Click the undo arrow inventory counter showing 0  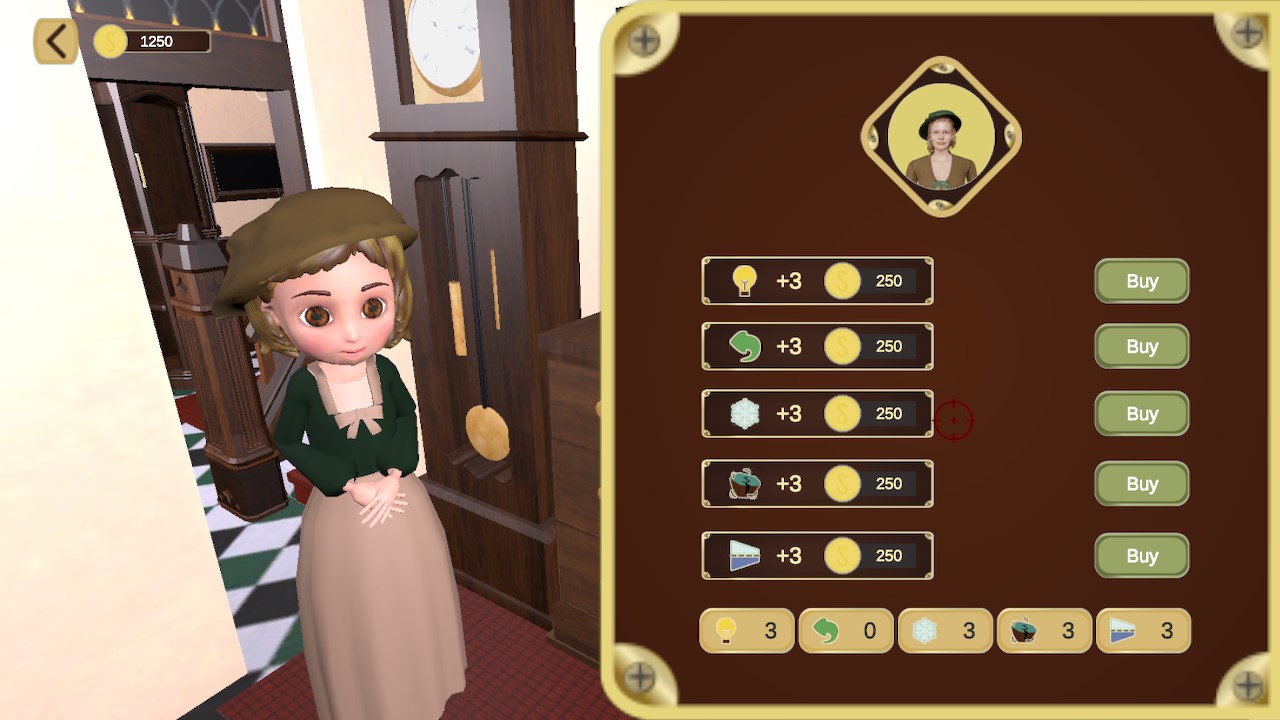[846, 631]
